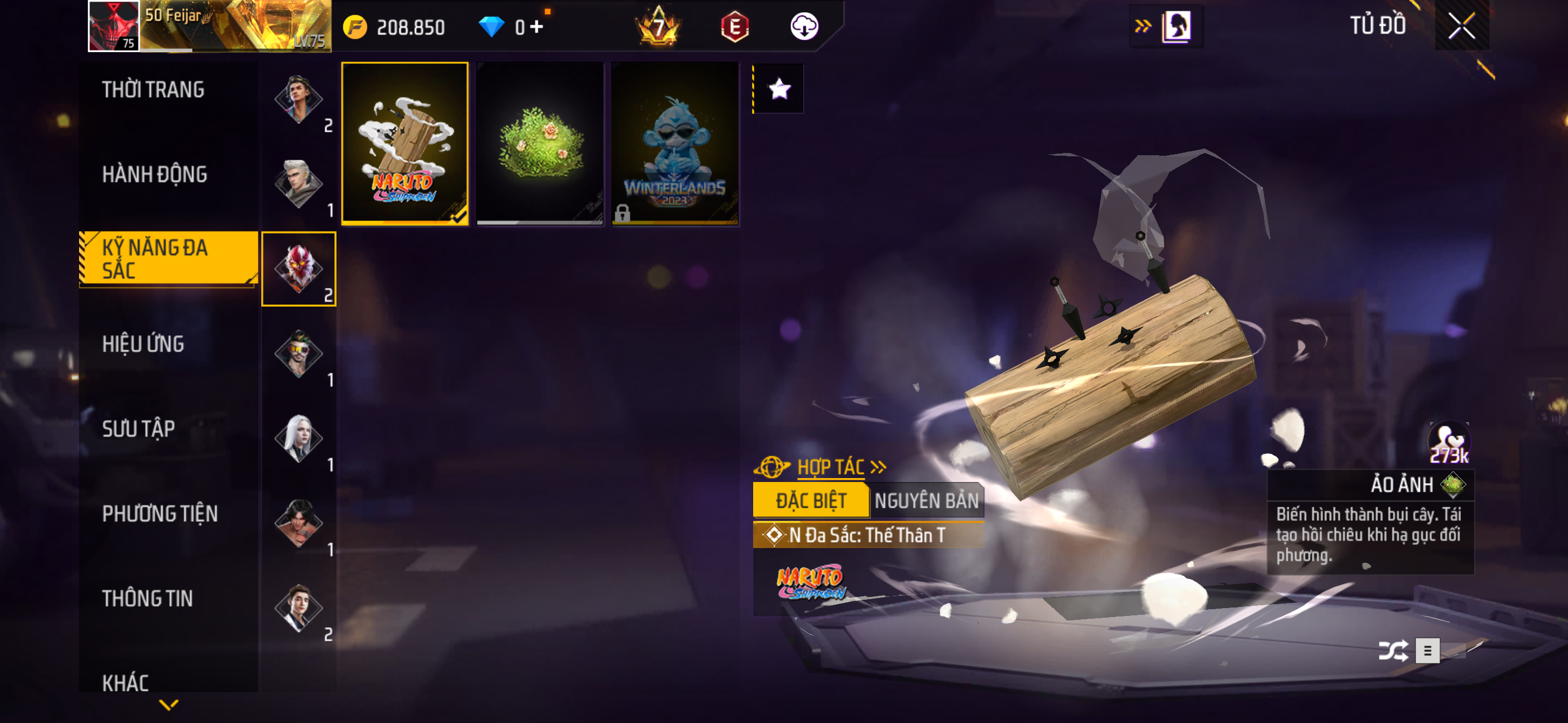Select the Hiệu Ứng category
1568x723 pixels.
143,345
